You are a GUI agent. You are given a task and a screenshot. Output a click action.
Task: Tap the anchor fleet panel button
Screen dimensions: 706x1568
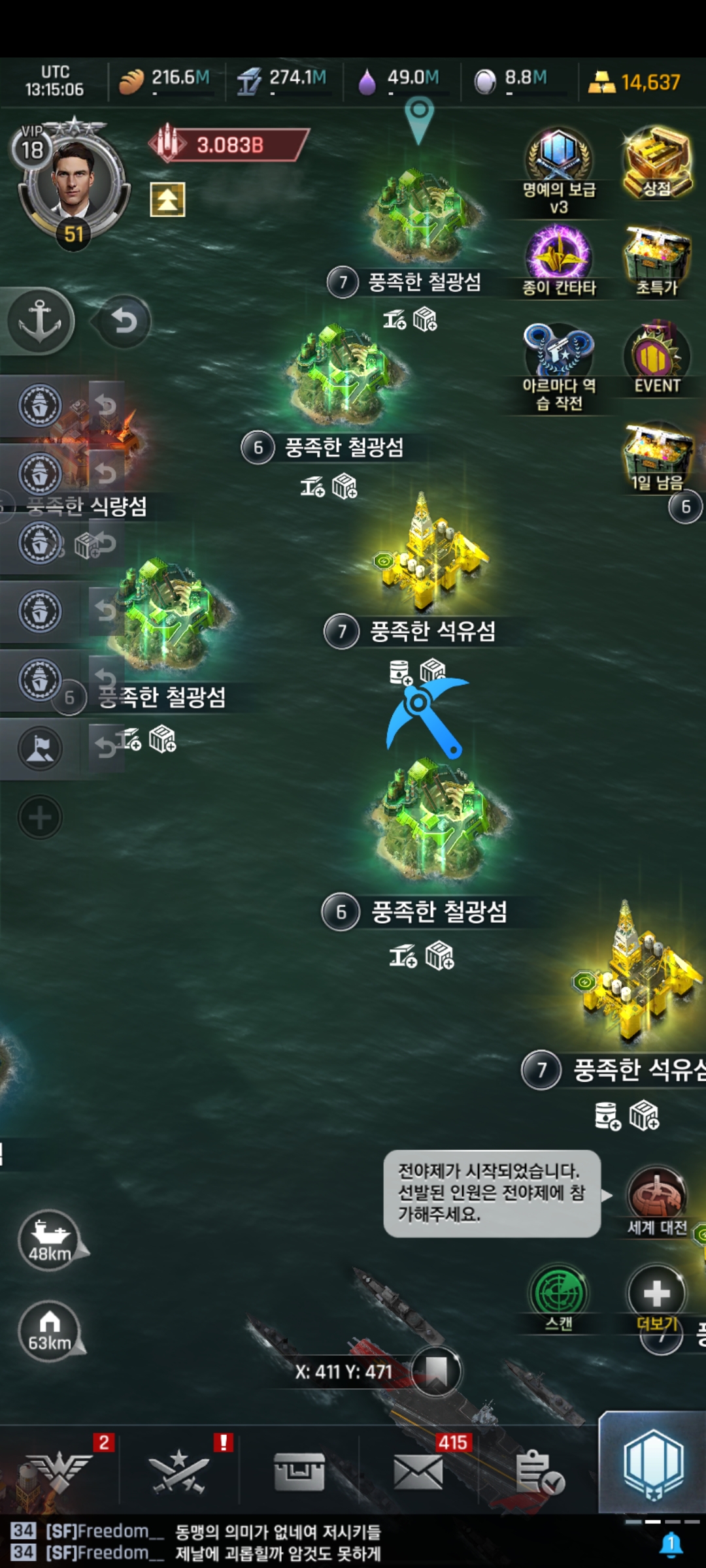40,321
